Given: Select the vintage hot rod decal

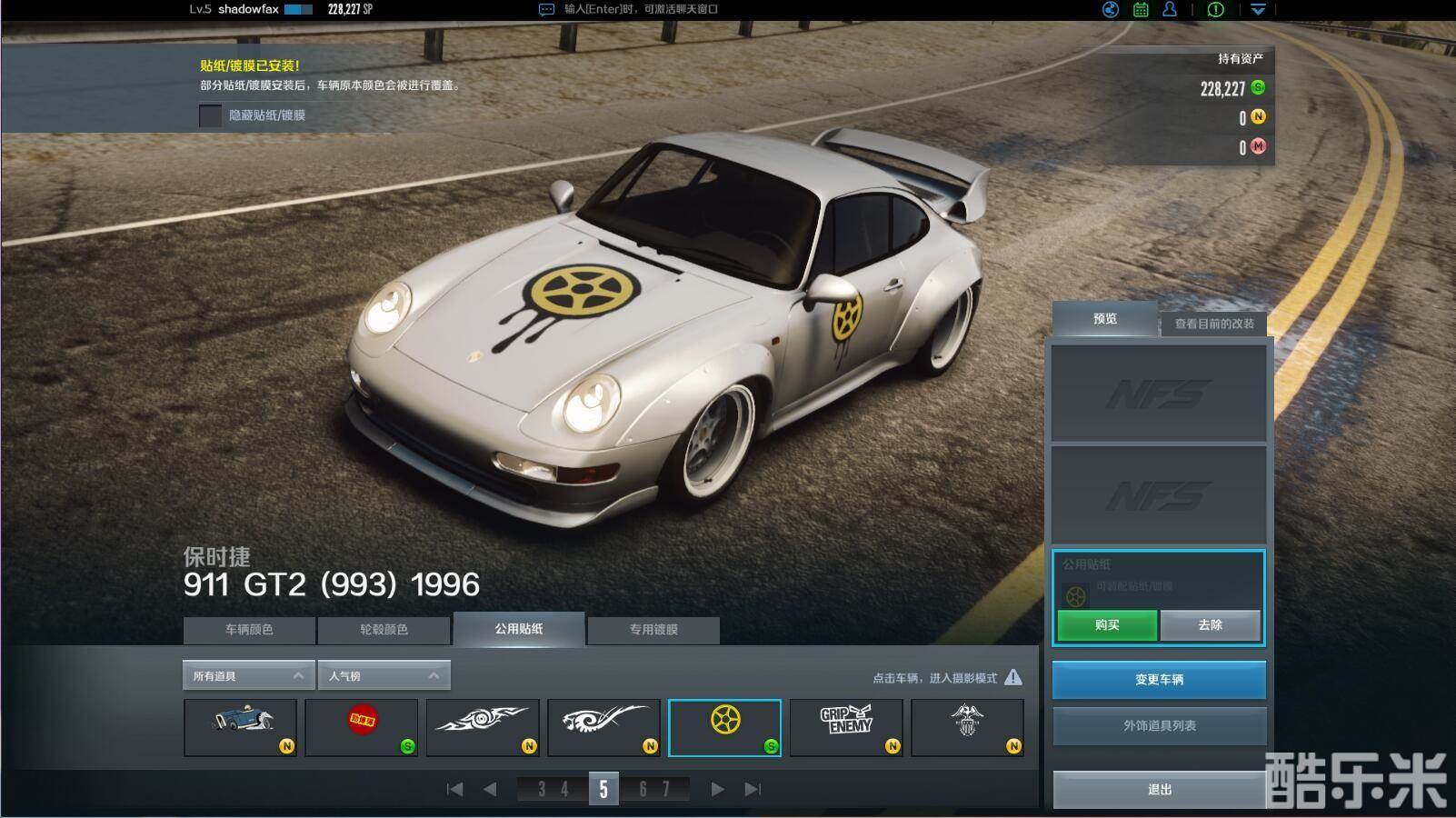Looking at the screenshot, I should coord(240,727).
